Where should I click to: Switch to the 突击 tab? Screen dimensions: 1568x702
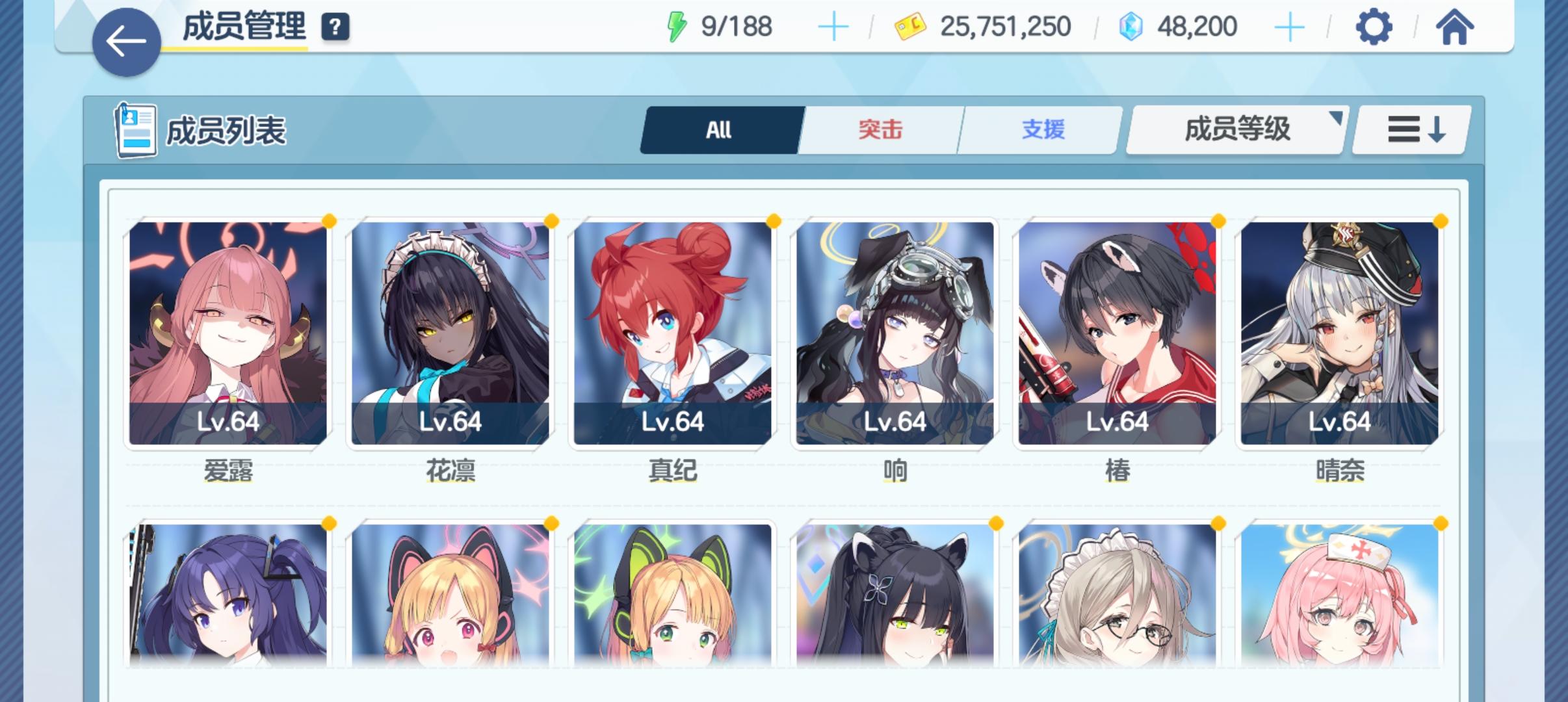(879, 129)
